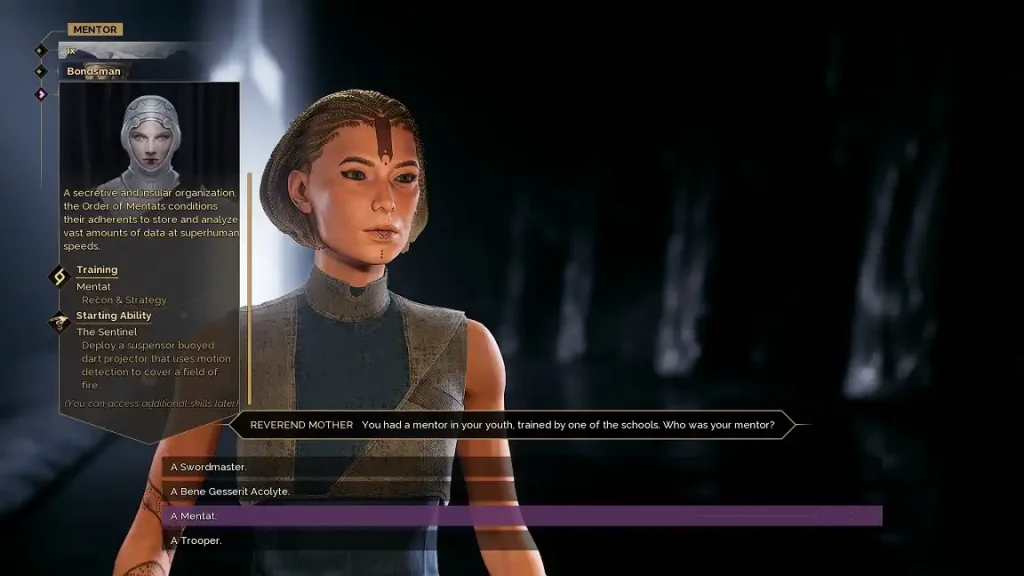Answer with 'A Trooper.'
The height and width of the screenshot is (576, 1024).
tap(196, 541)
